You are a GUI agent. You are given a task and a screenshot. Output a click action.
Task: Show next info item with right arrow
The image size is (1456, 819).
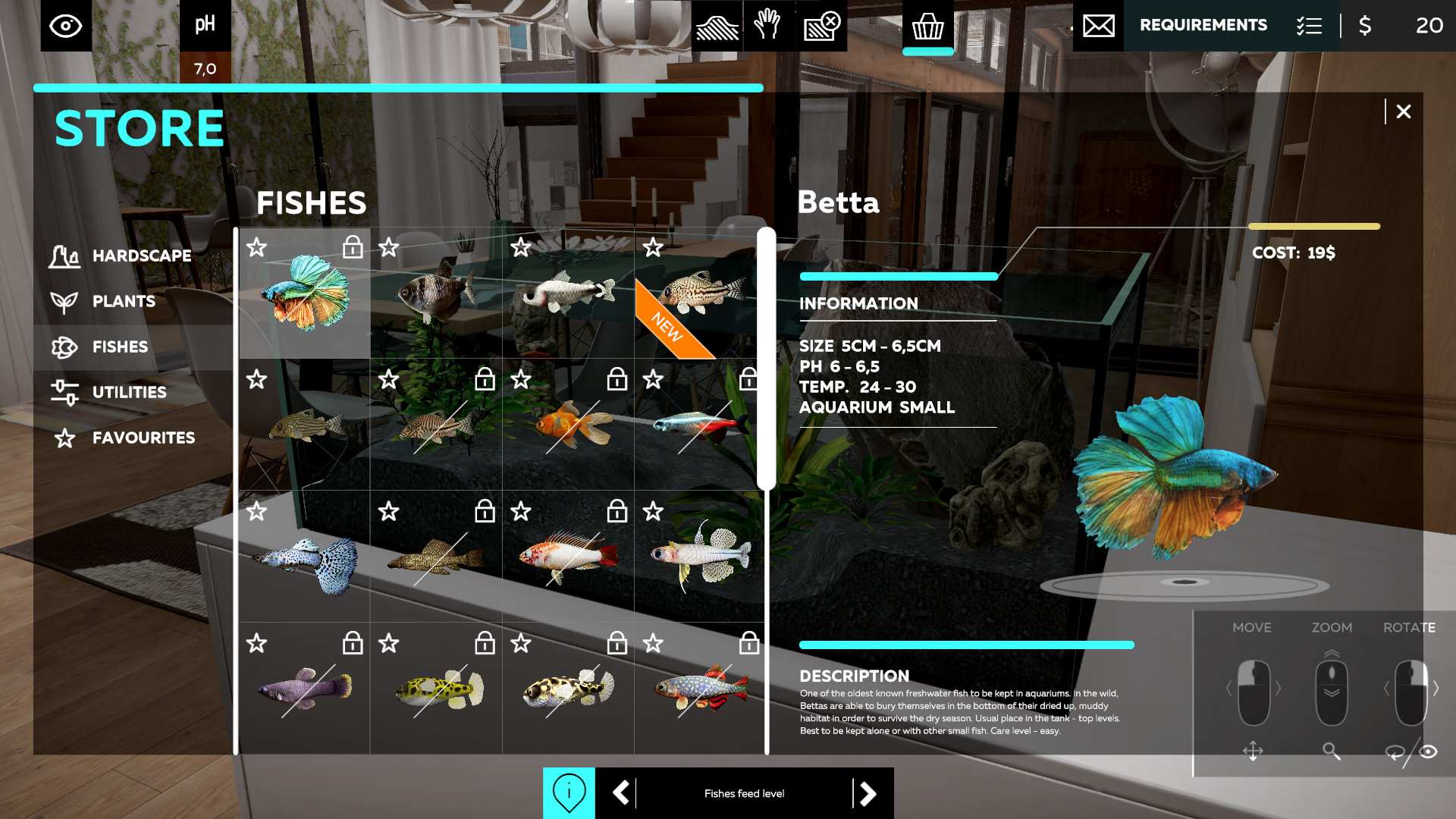[x=868, y=793]
